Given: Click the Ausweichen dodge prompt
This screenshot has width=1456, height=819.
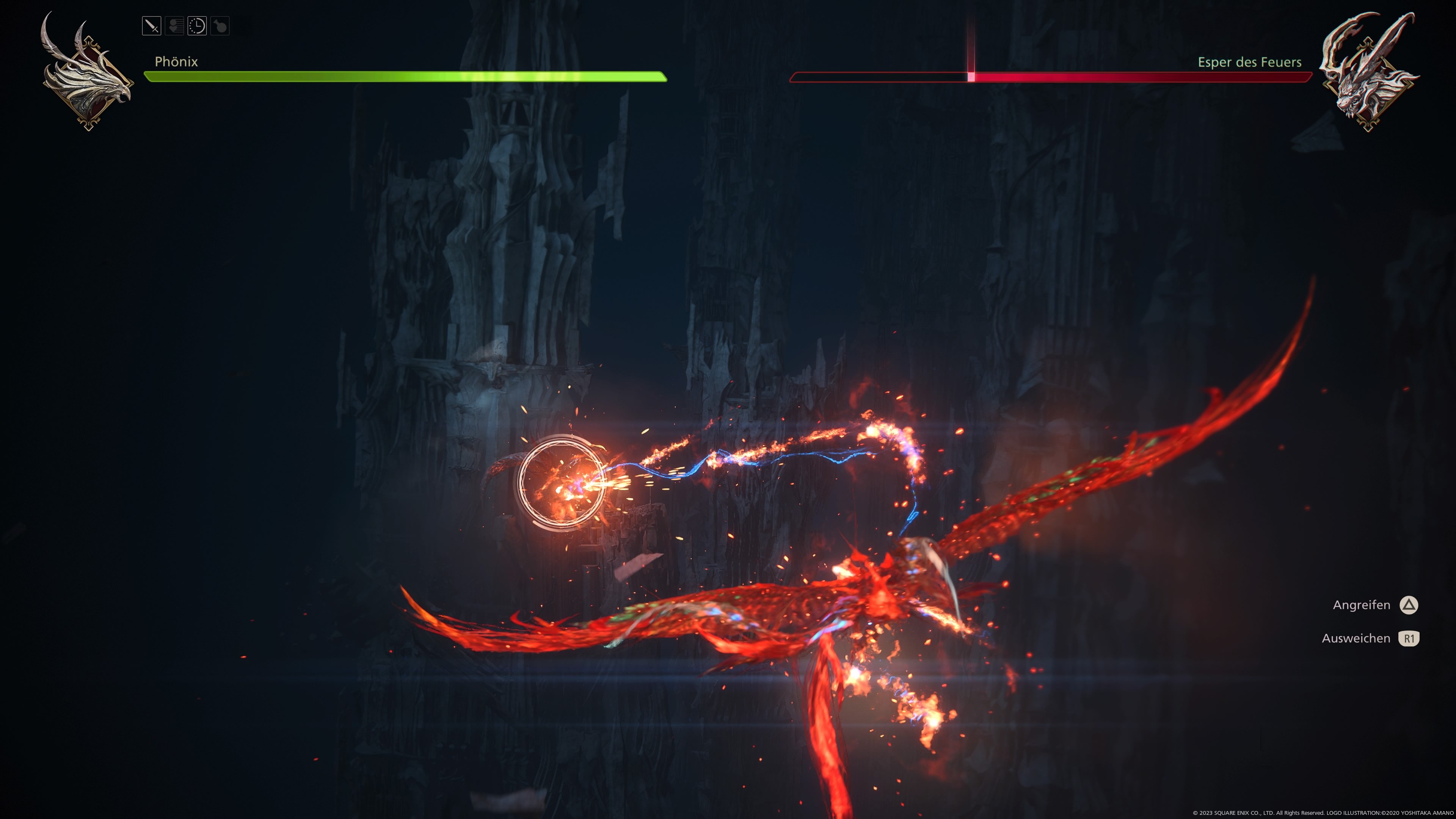Looking at the screenshot, I should (1357, 638).
